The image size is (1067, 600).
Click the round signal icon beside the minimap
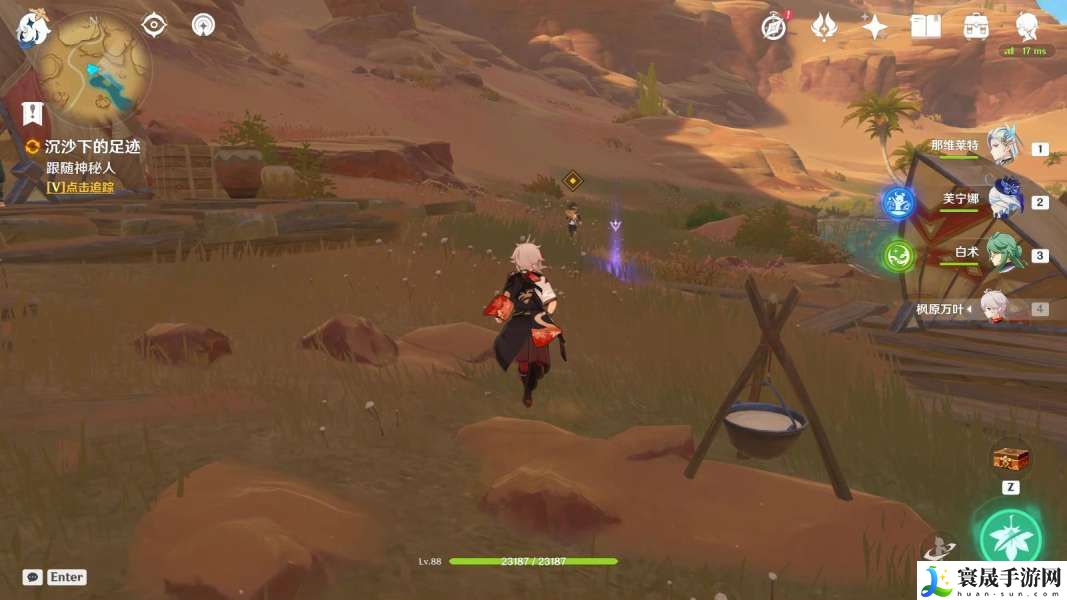click(204, 25)
